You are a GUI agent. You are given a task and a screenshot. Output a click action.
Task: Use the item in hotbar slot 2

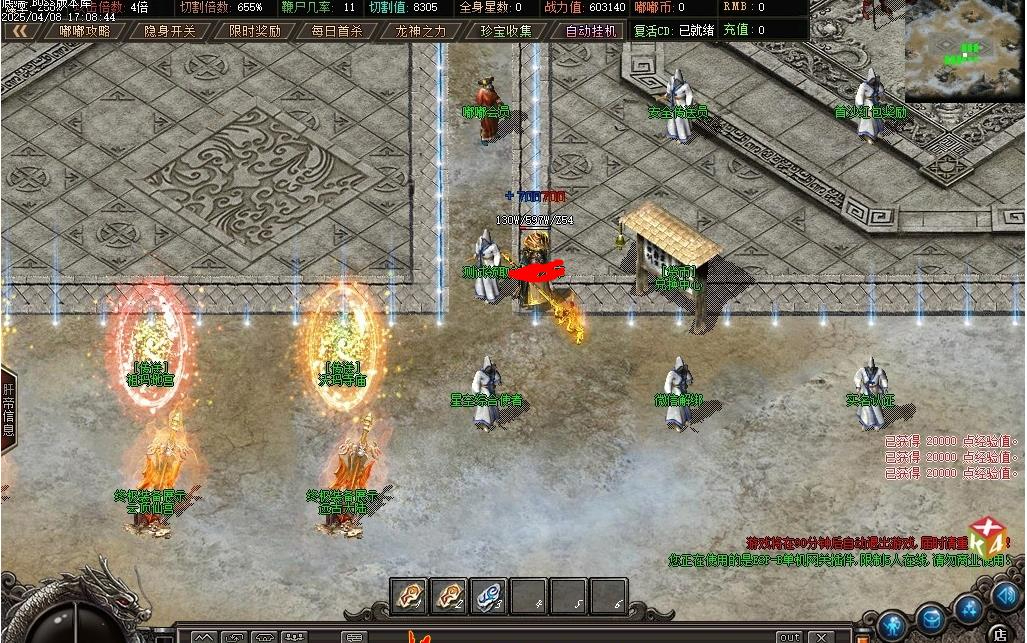point(448,596)
